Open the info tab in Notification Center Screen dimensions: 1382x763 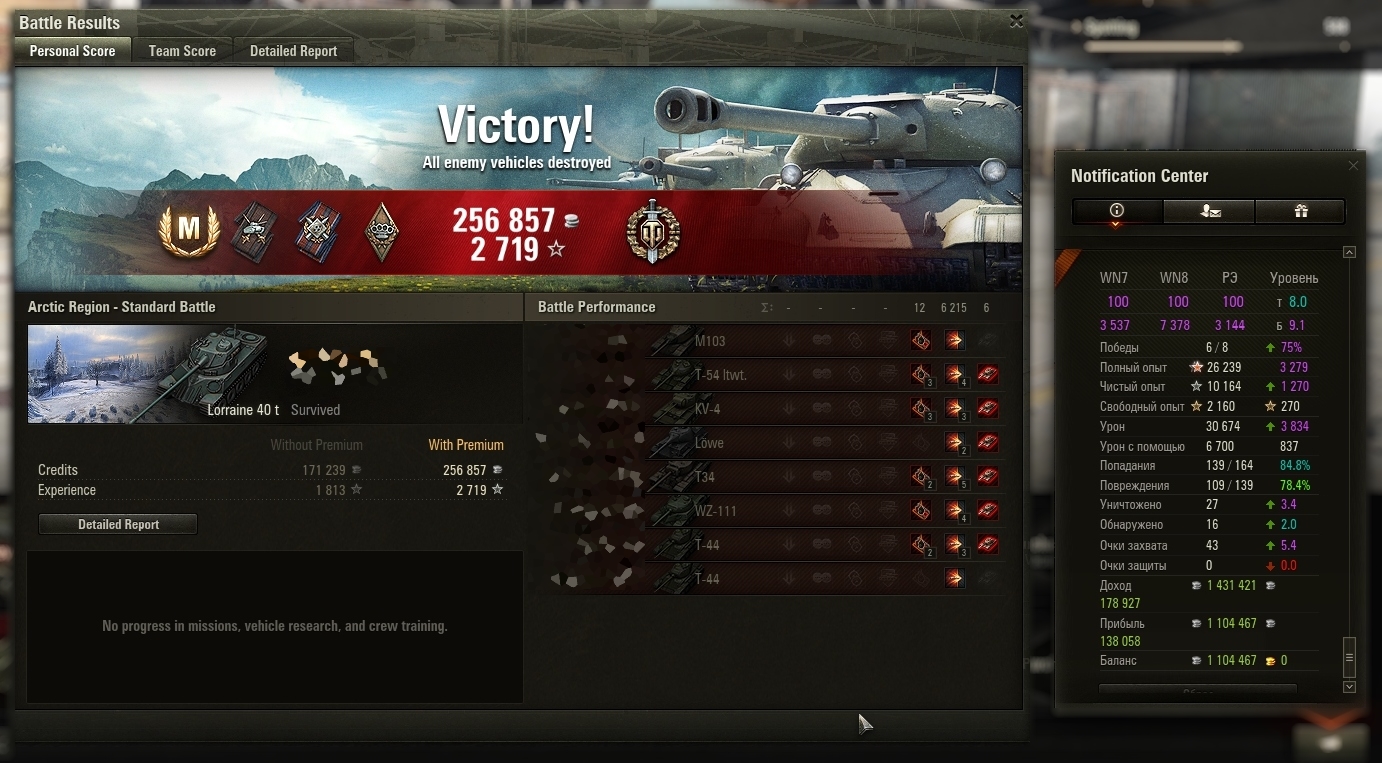point(1117,211)
